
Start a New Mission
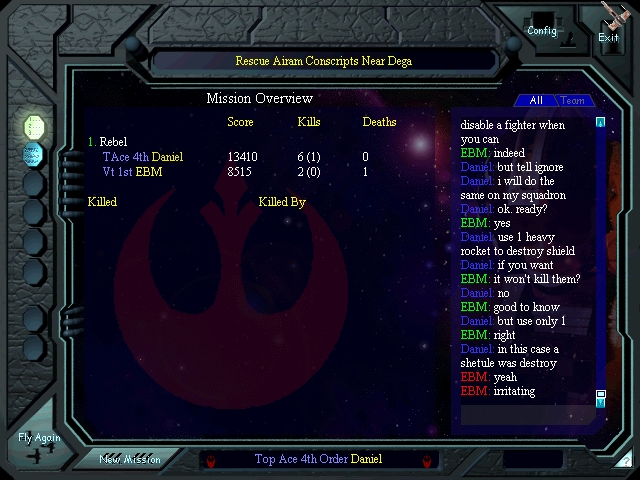(x=130, y=459)
